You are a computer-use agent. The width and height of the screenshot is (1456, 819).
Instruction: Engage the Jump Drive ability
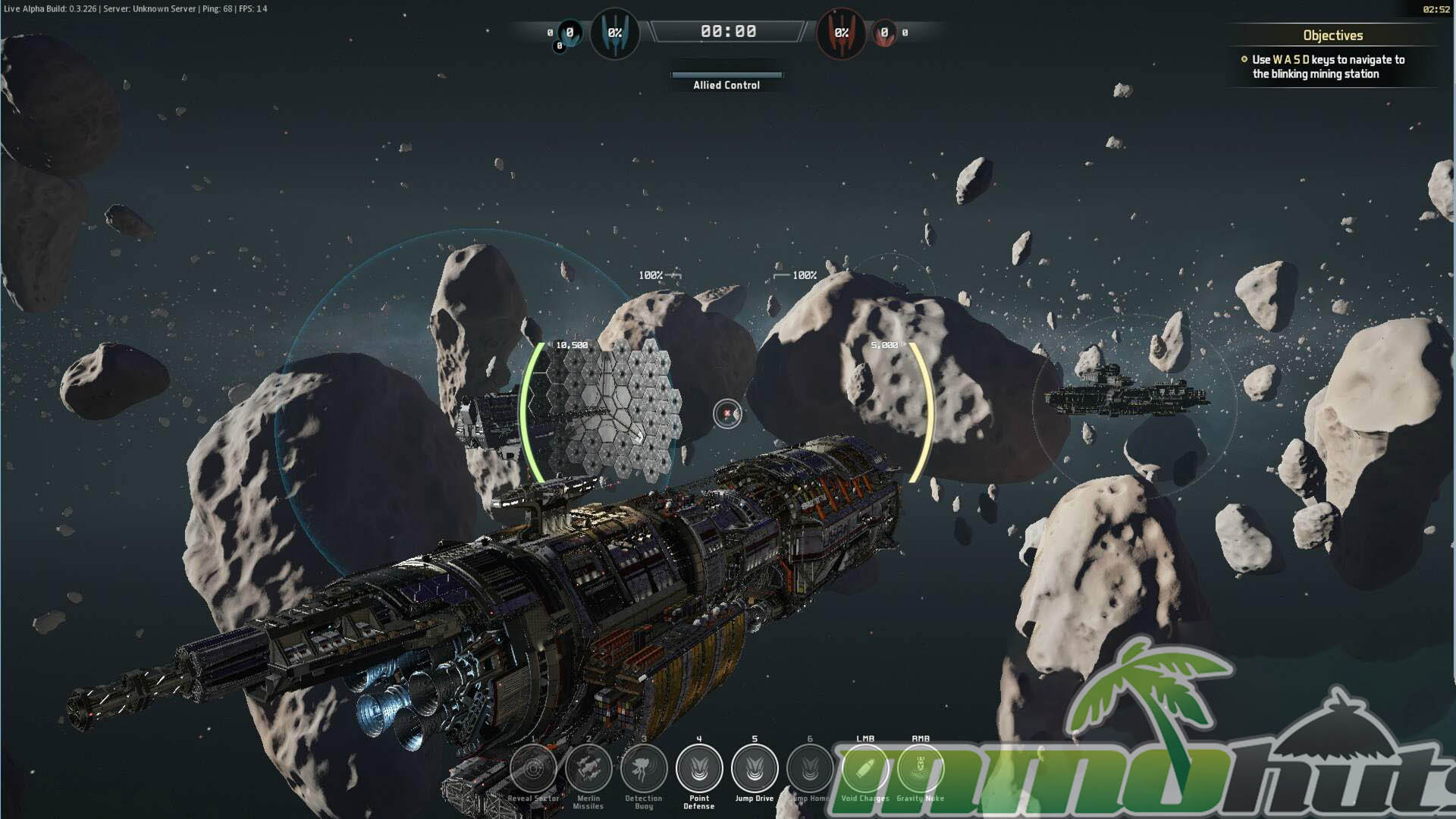point(755,769)
